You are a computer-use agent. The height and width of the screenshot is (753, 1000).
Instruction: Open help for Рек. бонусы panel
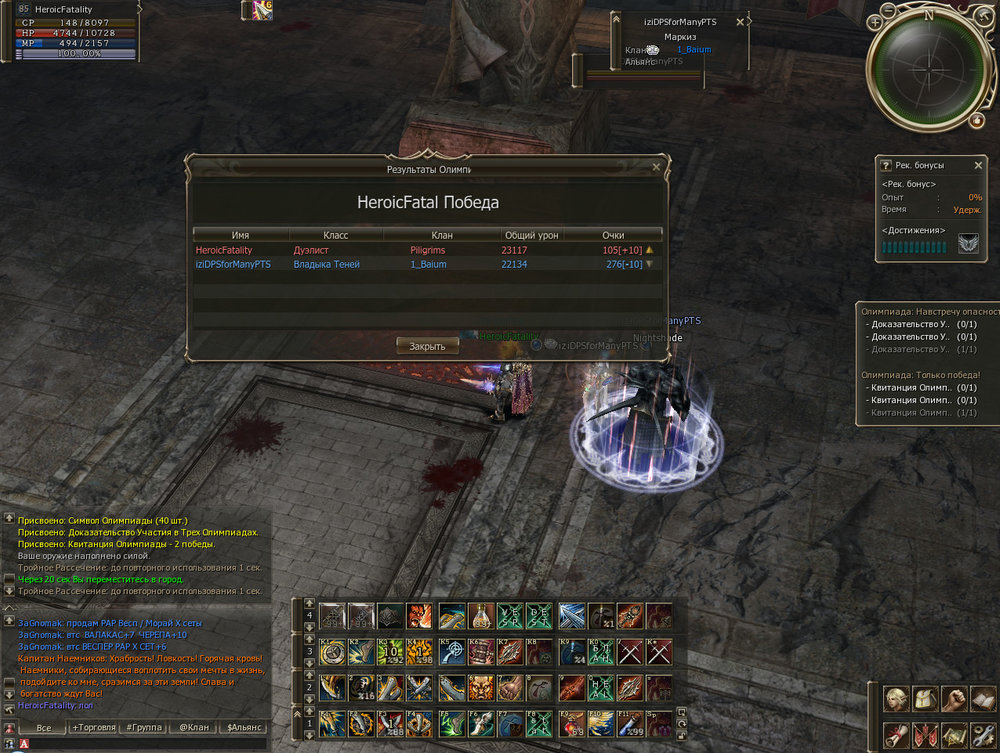coord(886,165)
